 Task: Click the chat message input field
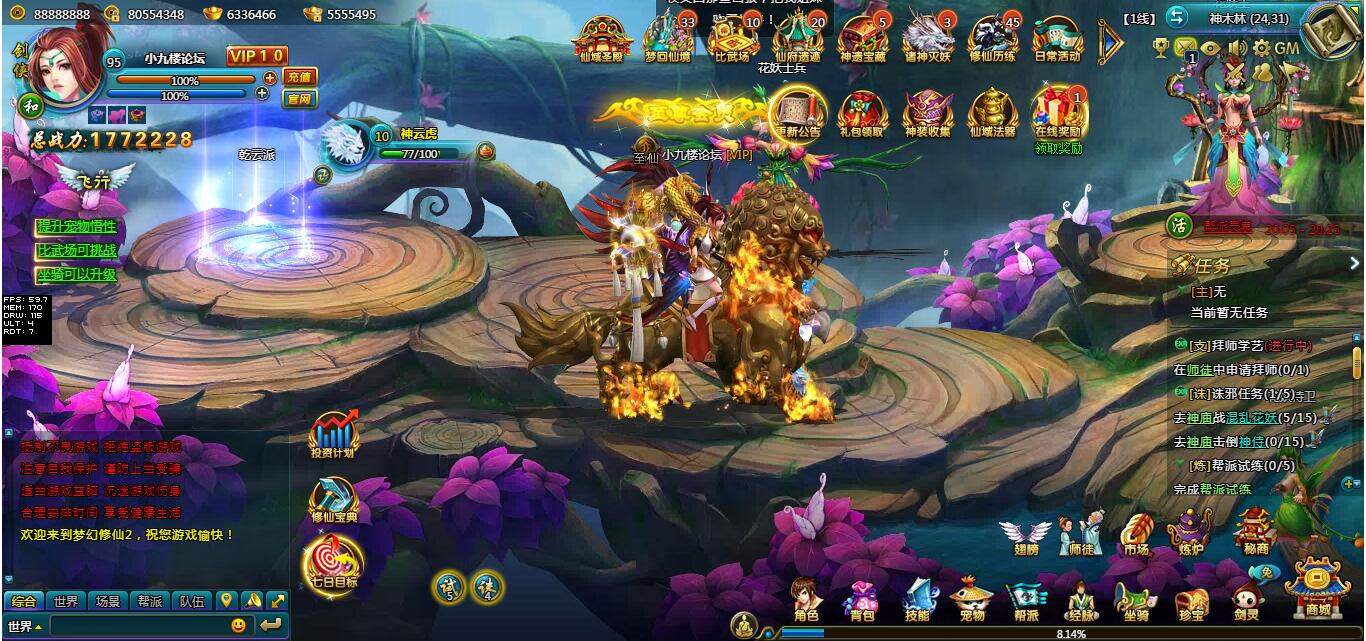pos(138,625)
